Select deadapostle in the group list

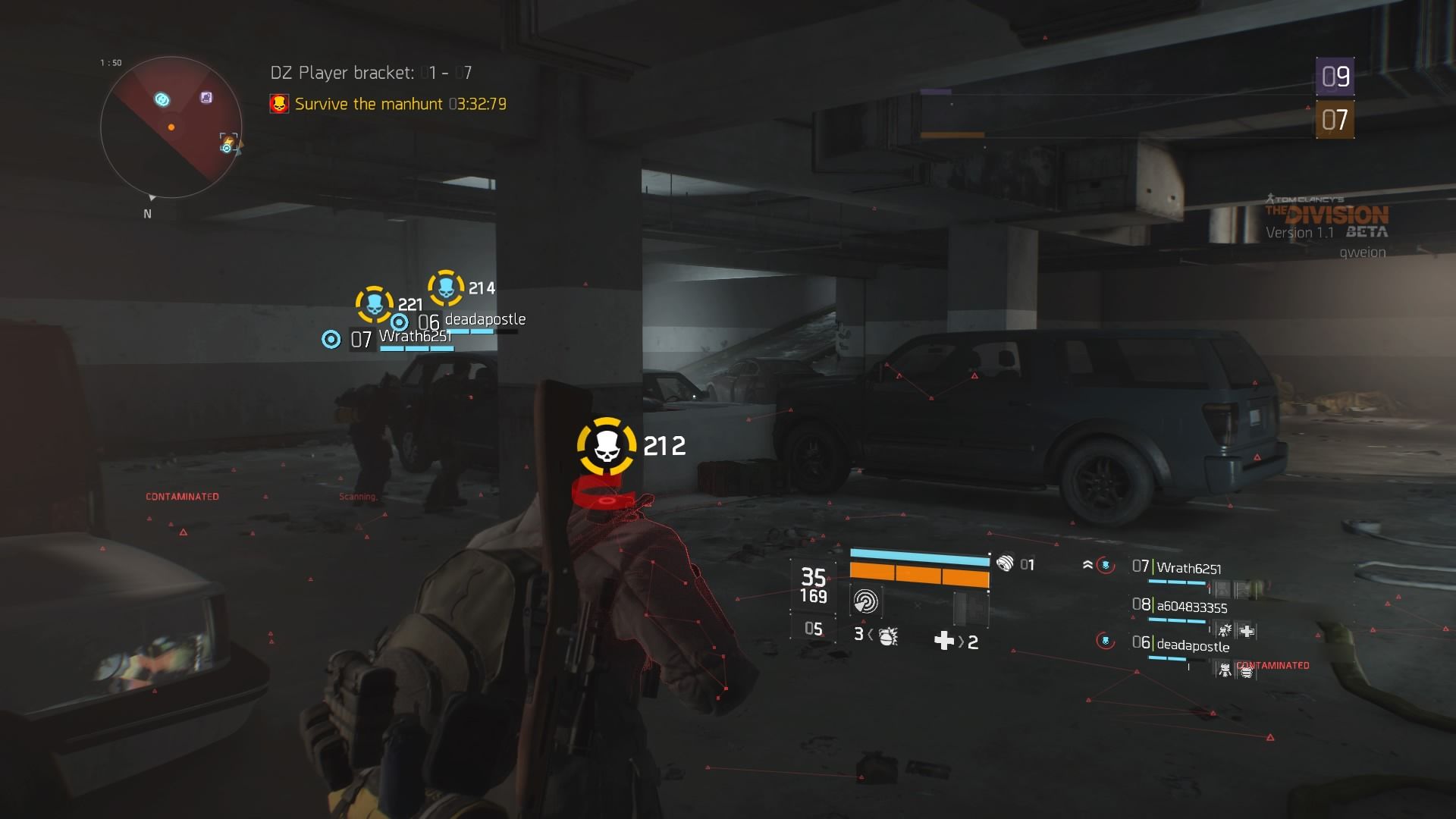tap(1192, 645)
